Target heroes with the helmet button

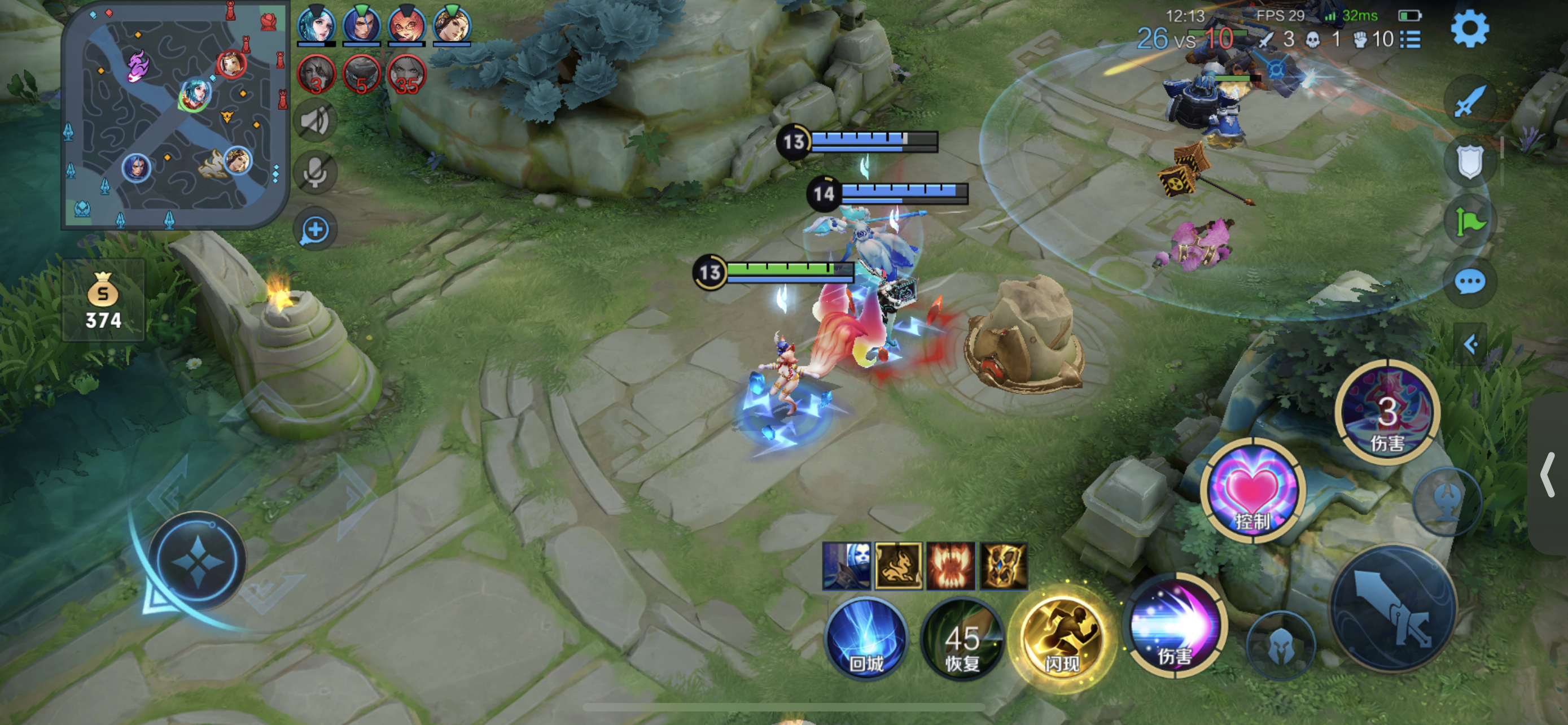(1281, 647)
